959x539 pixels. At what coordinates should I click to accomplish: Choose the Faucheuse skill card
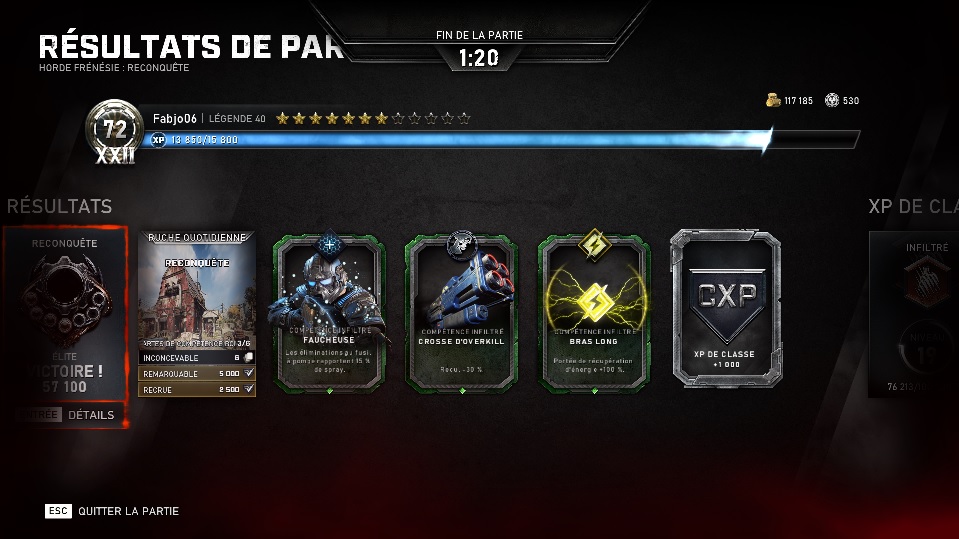coord(329,311)
